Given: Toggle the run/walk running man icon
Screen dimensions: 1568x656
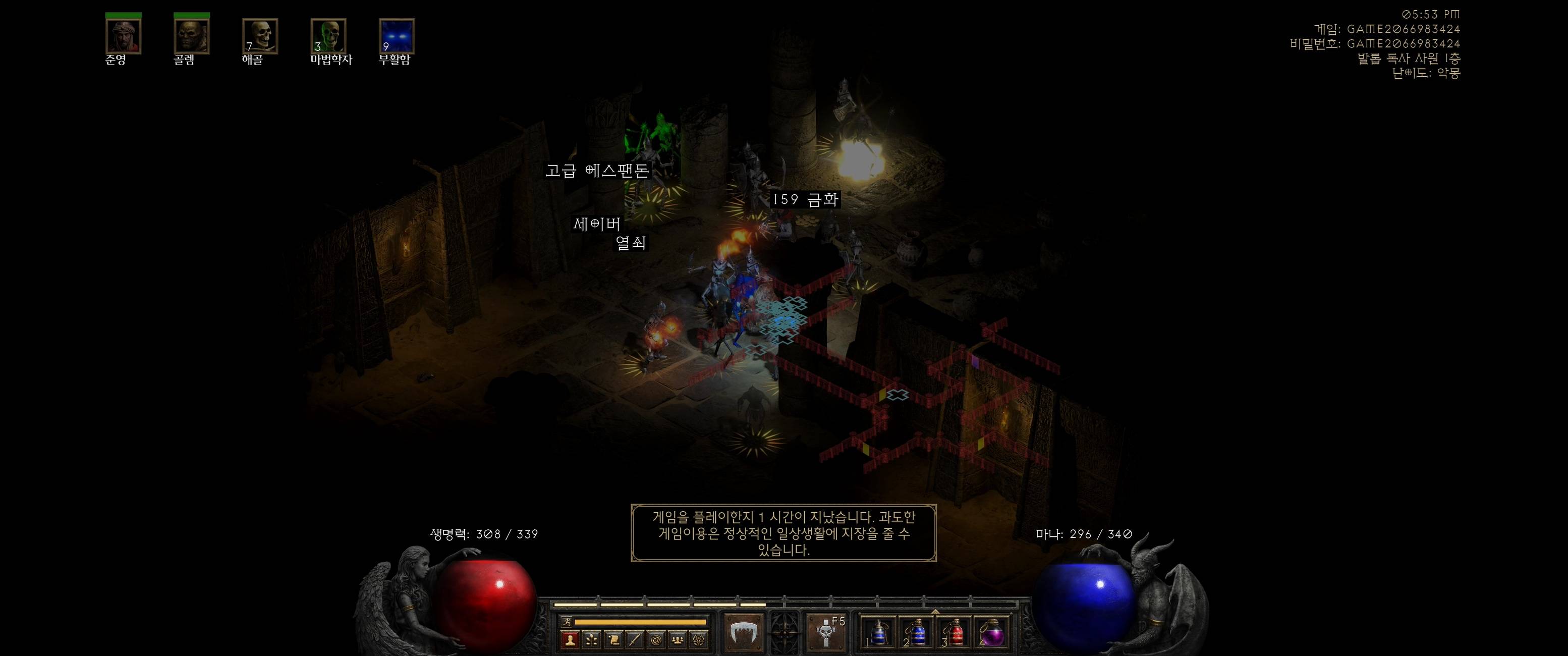Looking at the screenshot, I should coord(567,622).
